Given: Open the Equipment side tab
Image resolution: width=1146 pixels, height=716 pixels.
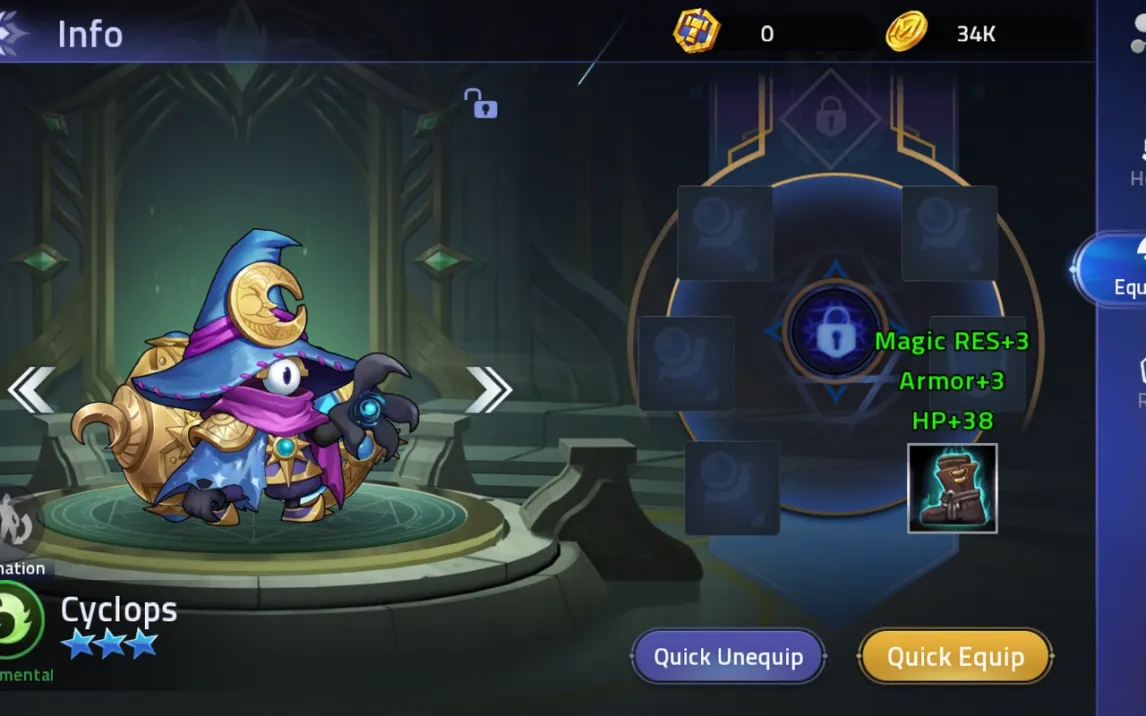Looking at the screenshot, I should coord(1116,270).
